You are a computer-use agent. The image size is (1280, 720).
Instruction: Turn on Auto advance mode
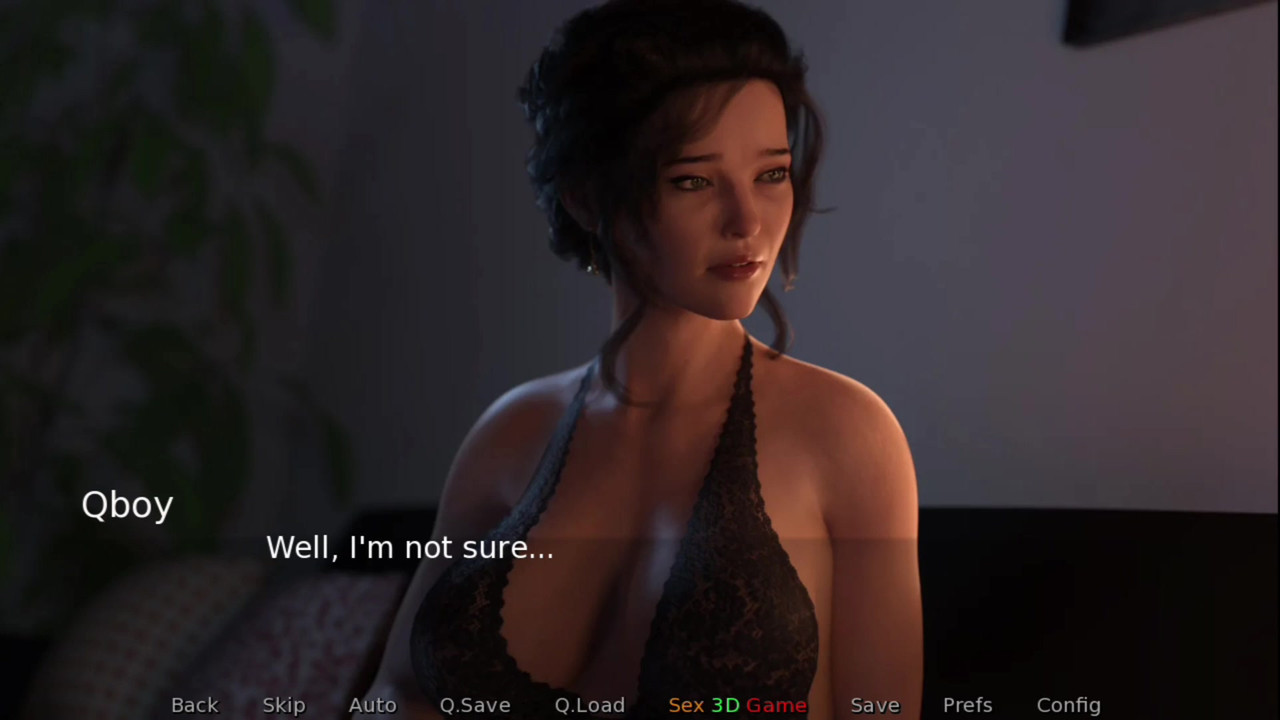pyautogui.click(x=372, y=705)
